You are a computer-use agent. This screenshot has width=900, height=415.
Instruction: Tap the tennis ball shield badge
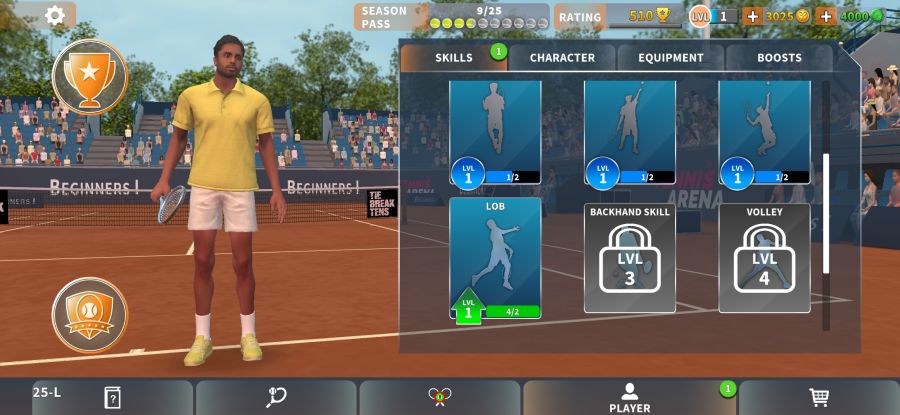[x=90, y=315]
